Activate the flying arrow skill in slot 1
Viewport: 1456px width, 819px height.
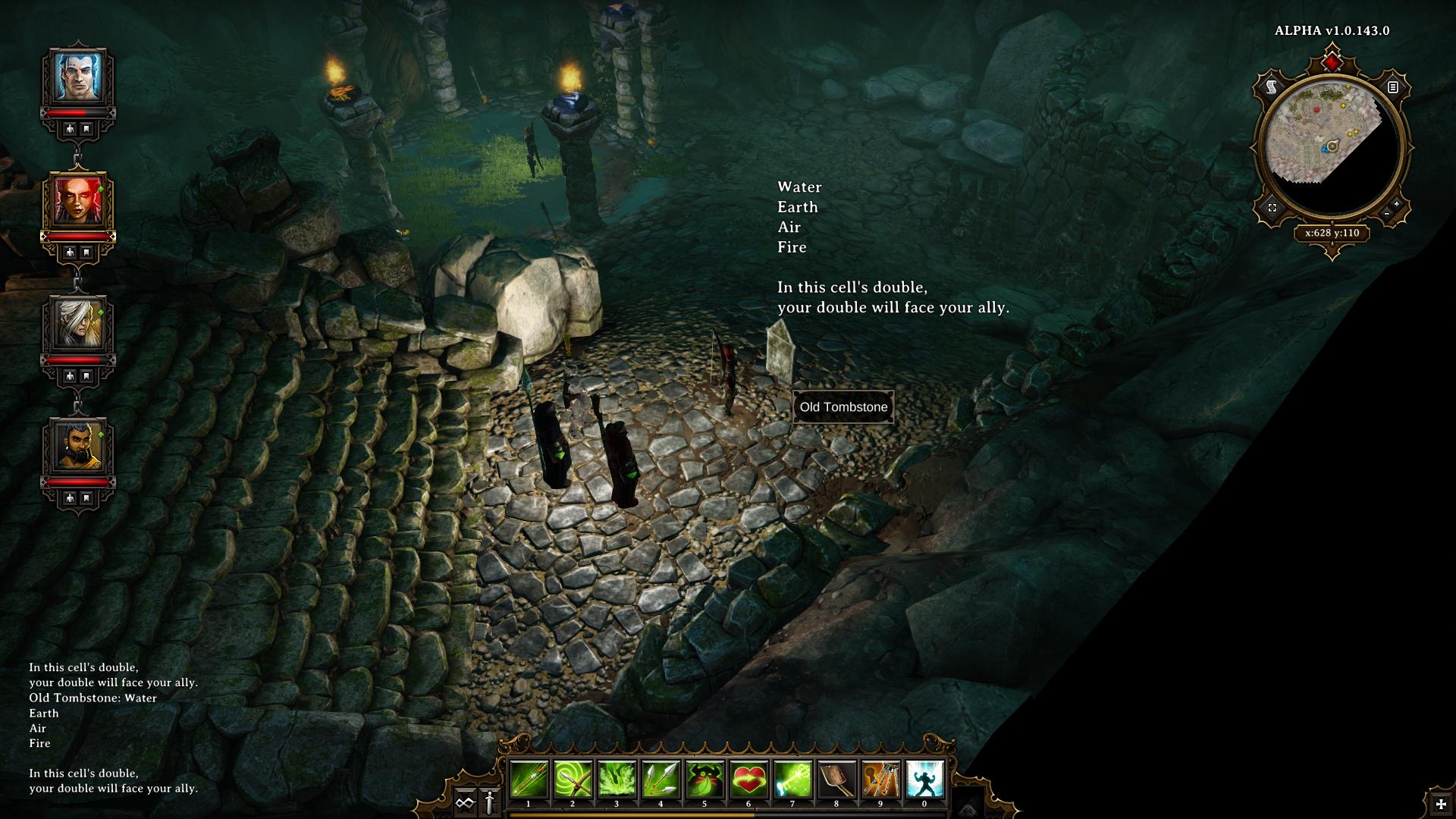[529, 779]
